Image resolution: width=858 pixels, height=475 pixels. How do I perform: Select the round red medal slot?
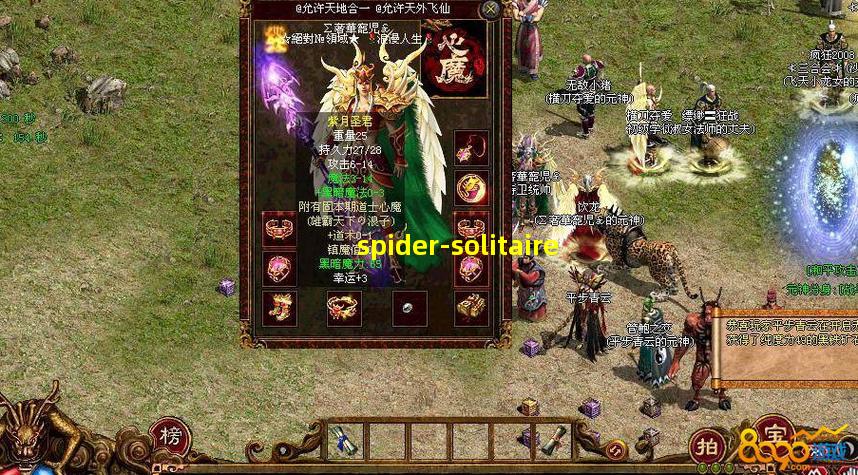pos(468,187)
